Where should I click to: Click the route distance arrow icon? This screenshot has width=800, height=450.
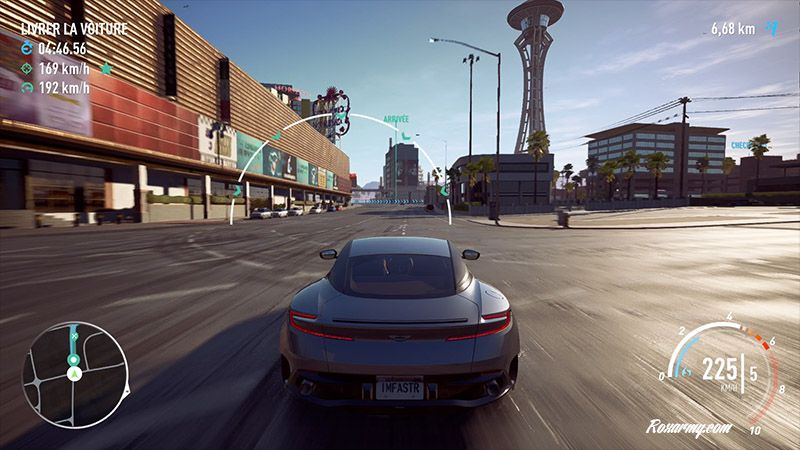pos(770,28)
